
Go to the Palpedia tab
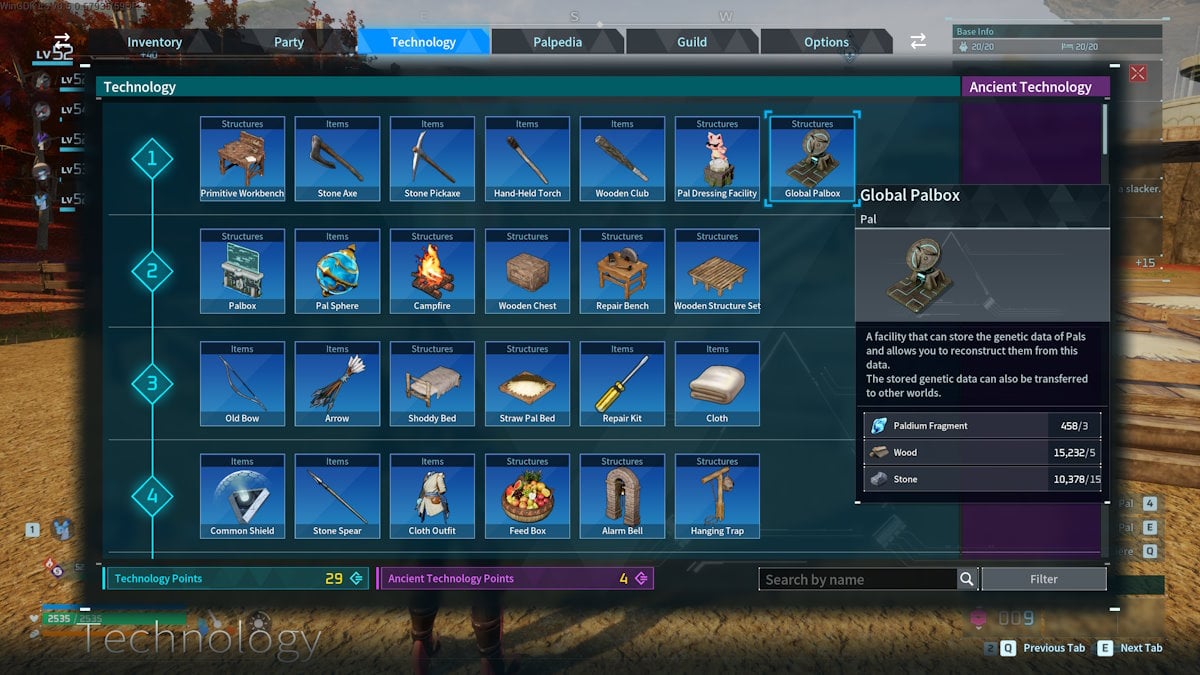point(557,42)
